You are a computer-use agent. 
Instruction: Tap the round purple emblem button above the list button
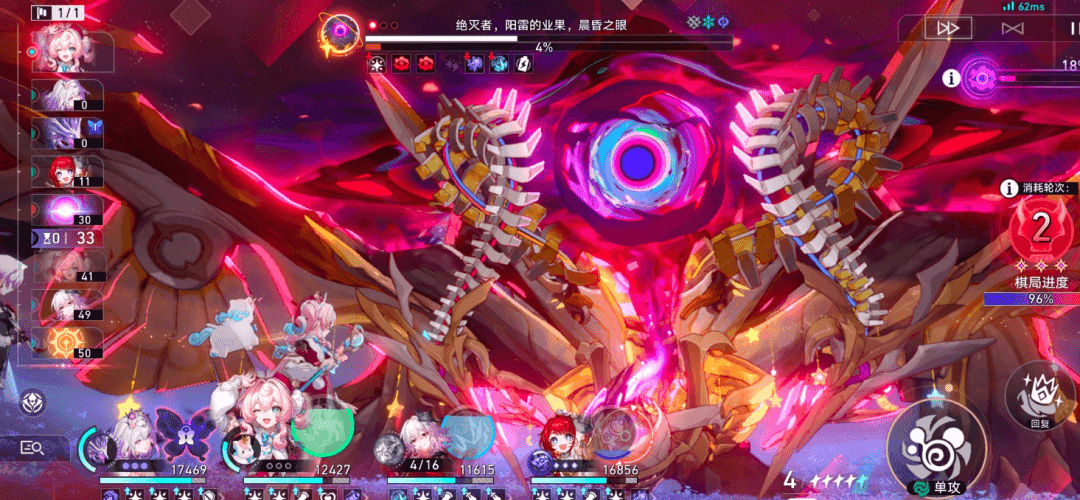pos(32,403)
